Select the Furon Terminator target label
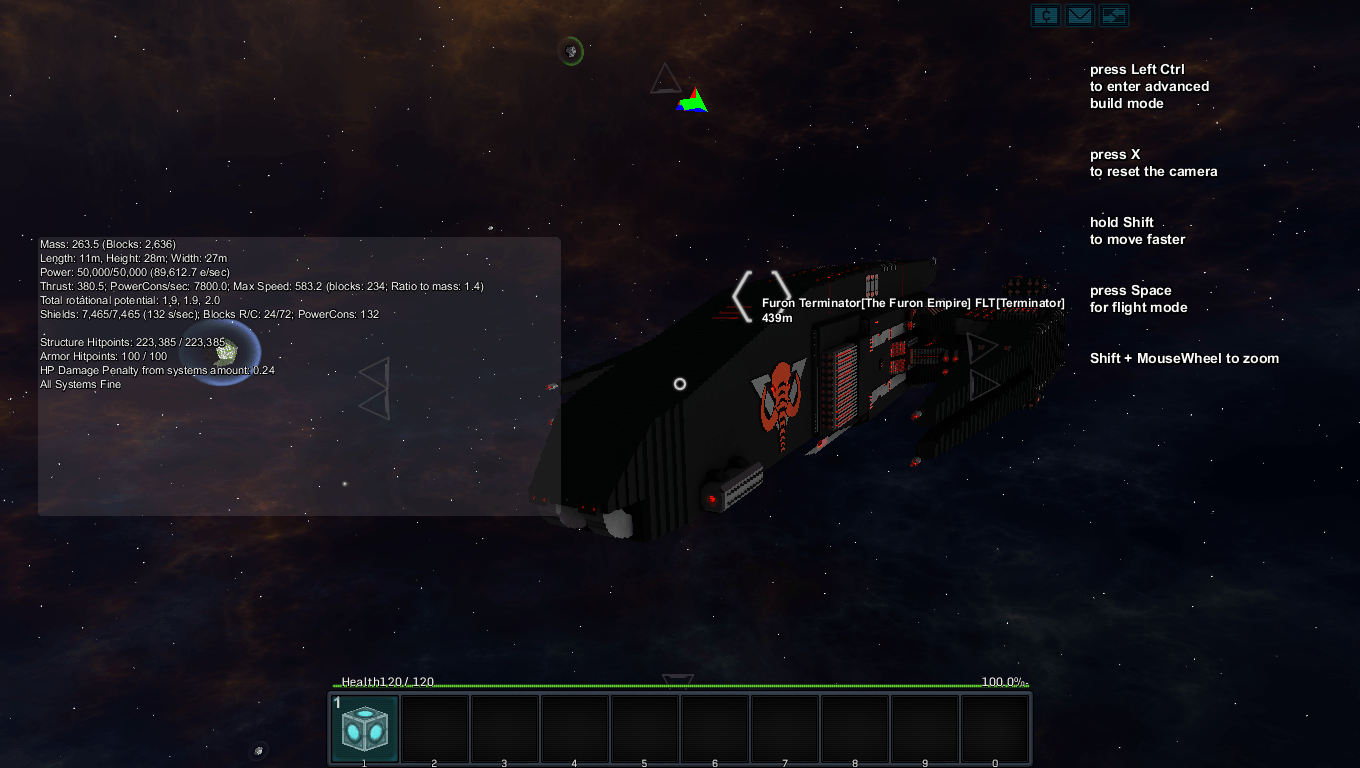The height and width of the screenshot is (768, 1360). tap(912, 303)
